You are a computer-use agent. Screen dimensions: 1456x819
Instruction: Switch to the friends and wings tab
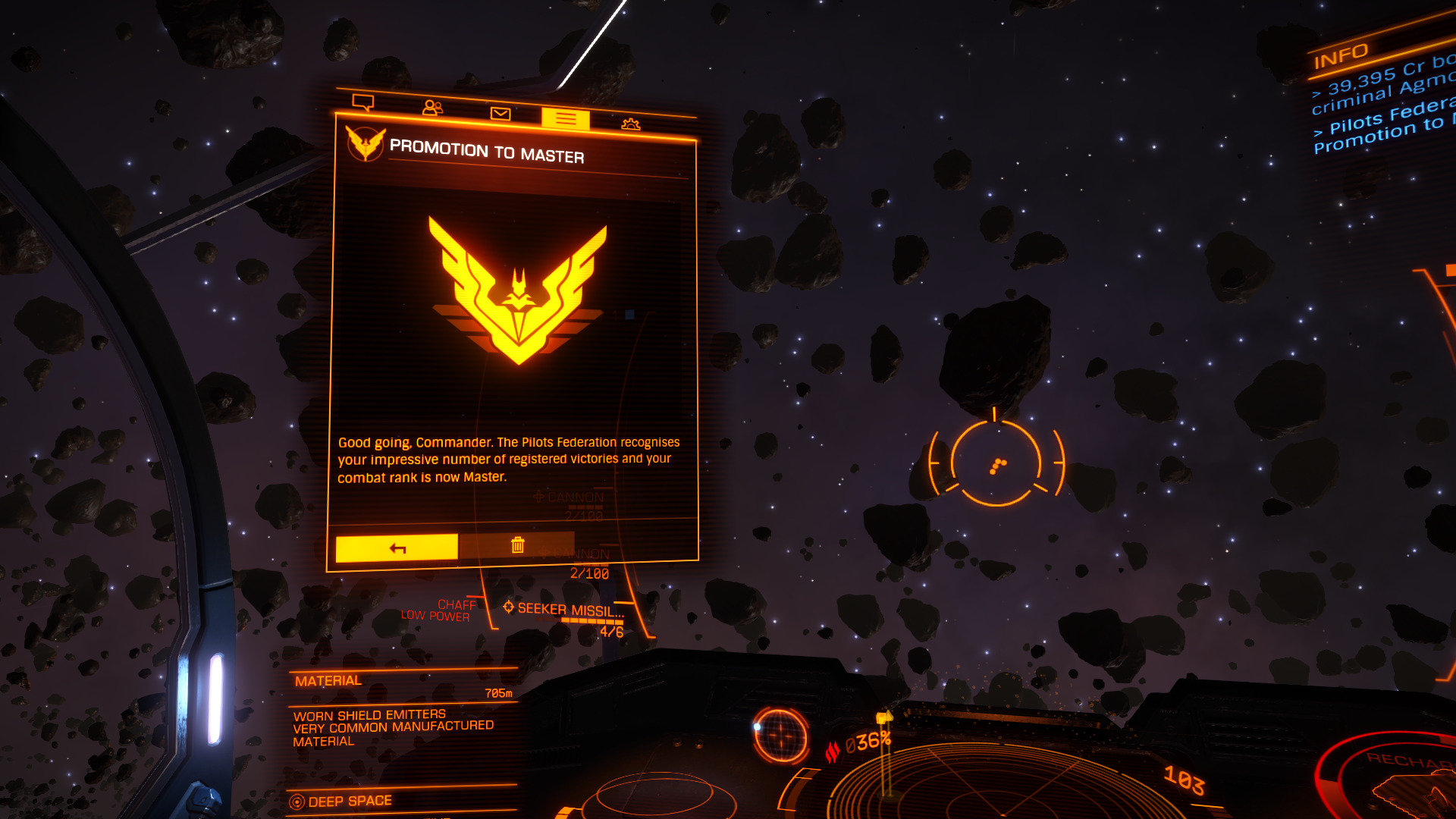tap(432, 108)
